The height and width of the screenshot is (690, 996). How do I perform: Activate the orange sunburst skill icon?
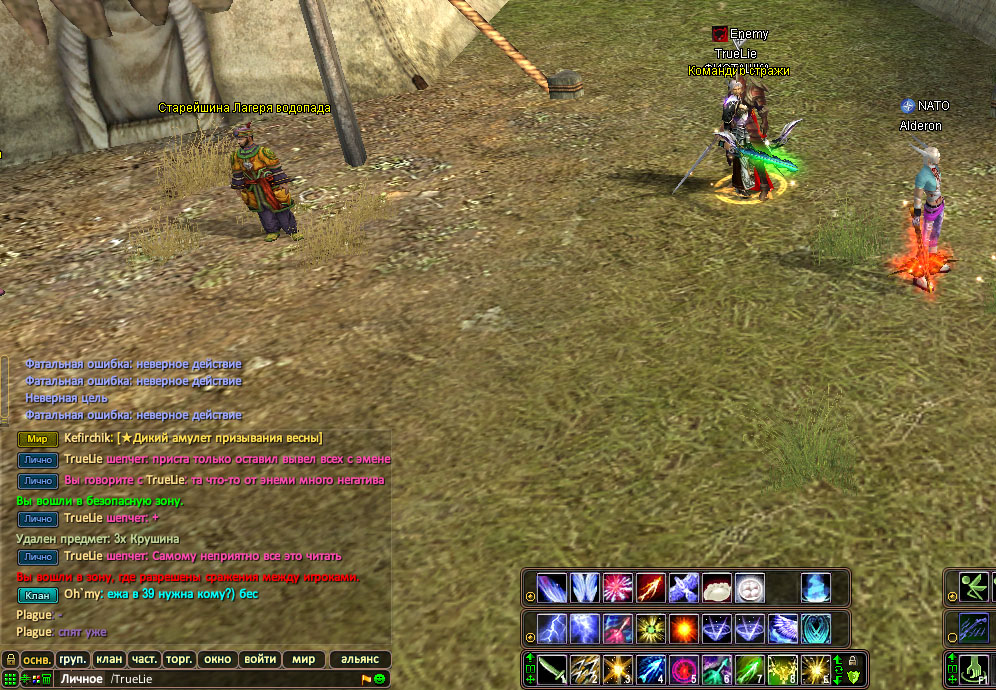tap(684, 628)
